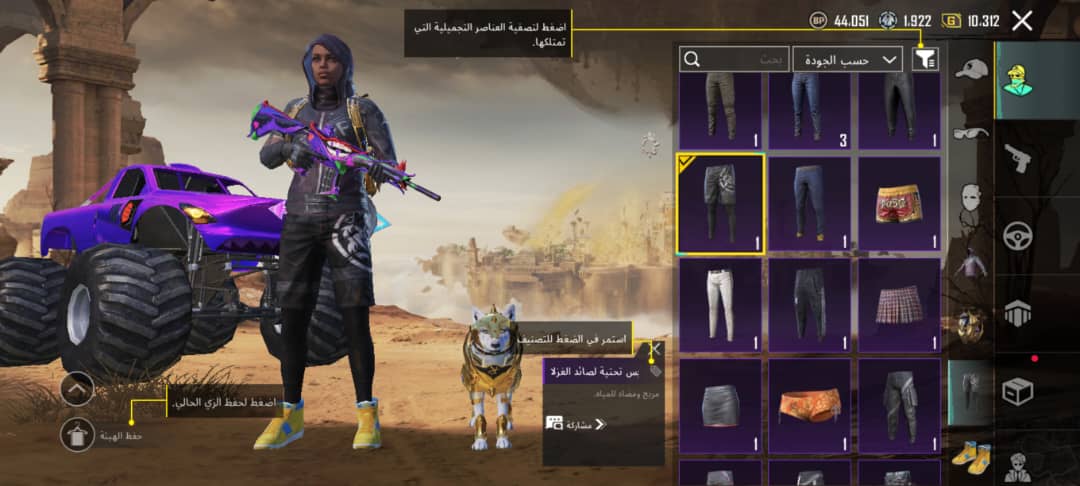The height and width of the screenshot is (486, 1080).
Task: Expand the round up-arrow button
Action: click(x=77, y=388)
